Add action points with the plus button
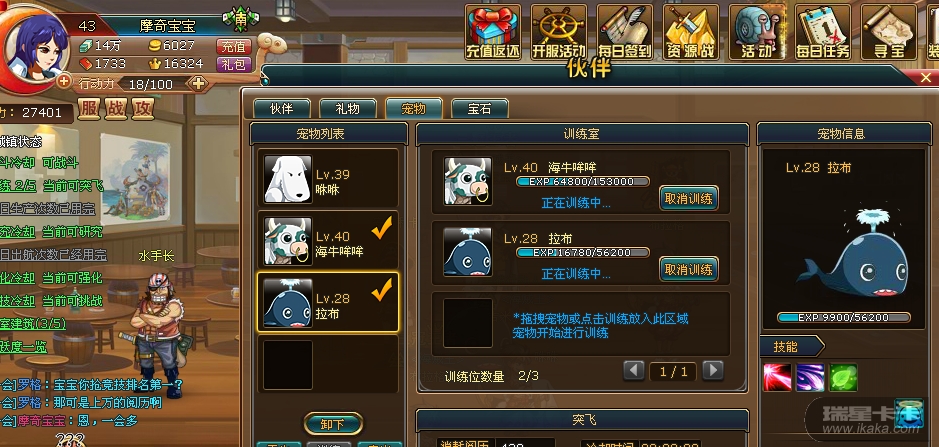 click(198, 83)
